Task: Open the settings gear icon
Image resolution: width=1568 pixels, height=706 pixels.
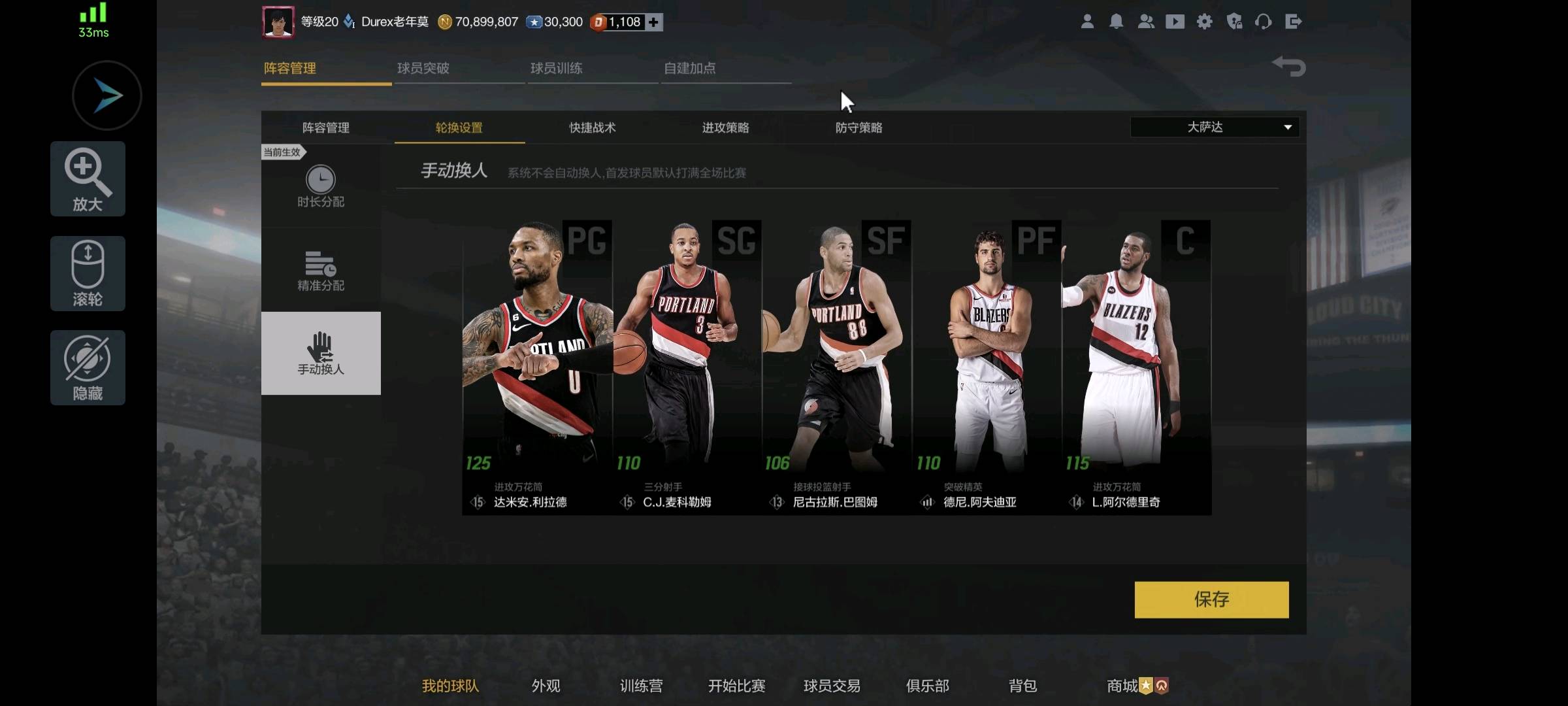Action: [1204, 22]
